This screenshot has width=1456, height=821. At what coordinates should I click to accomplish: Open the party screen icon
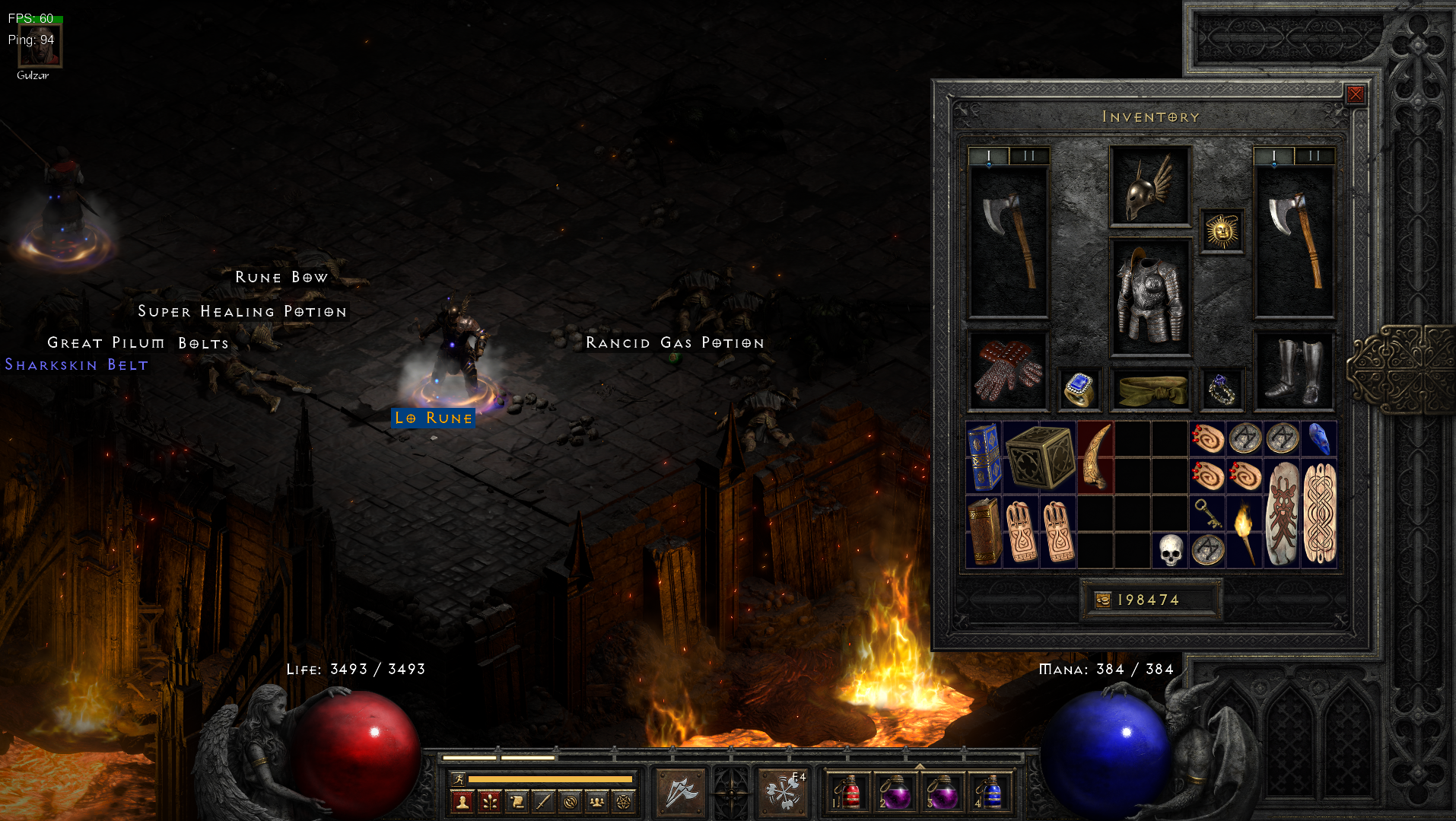click(598, 802)
